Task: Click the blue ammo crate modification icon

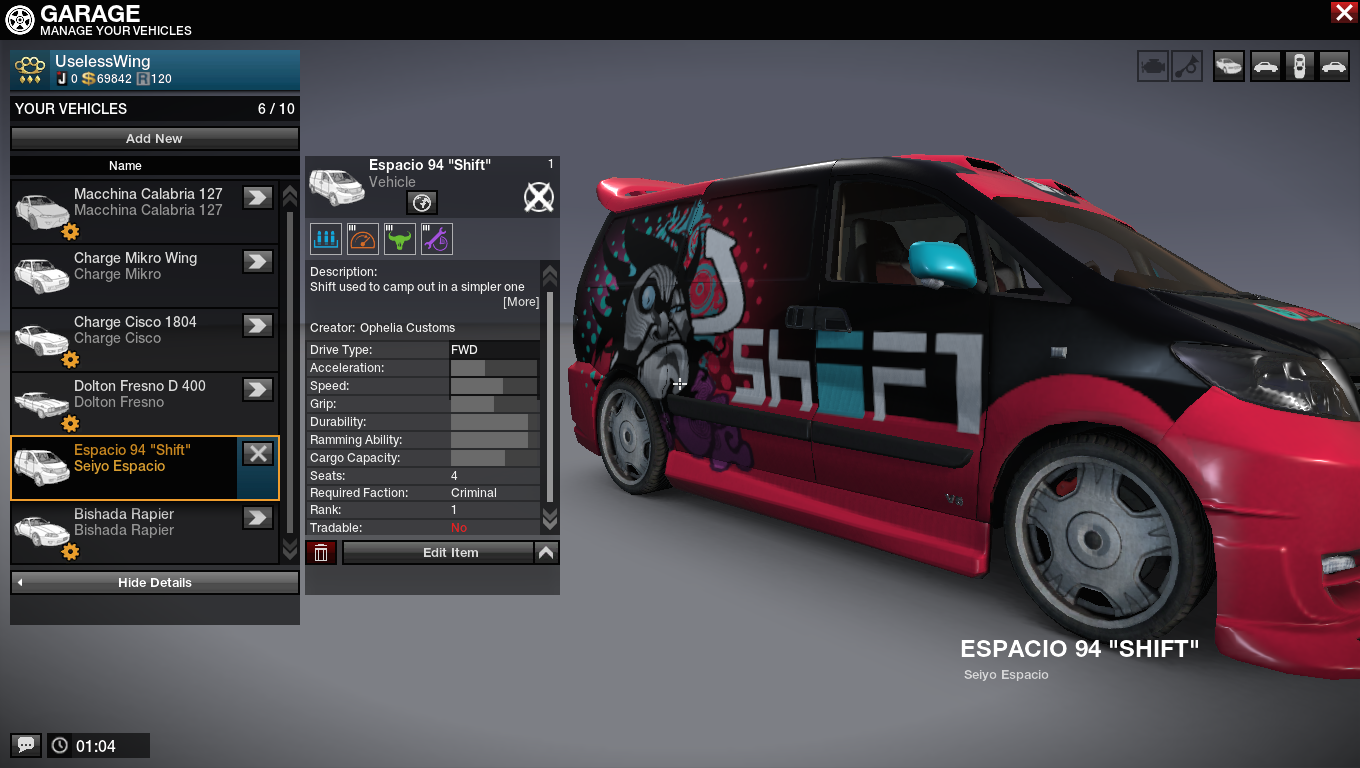Action: pos(326,239)
